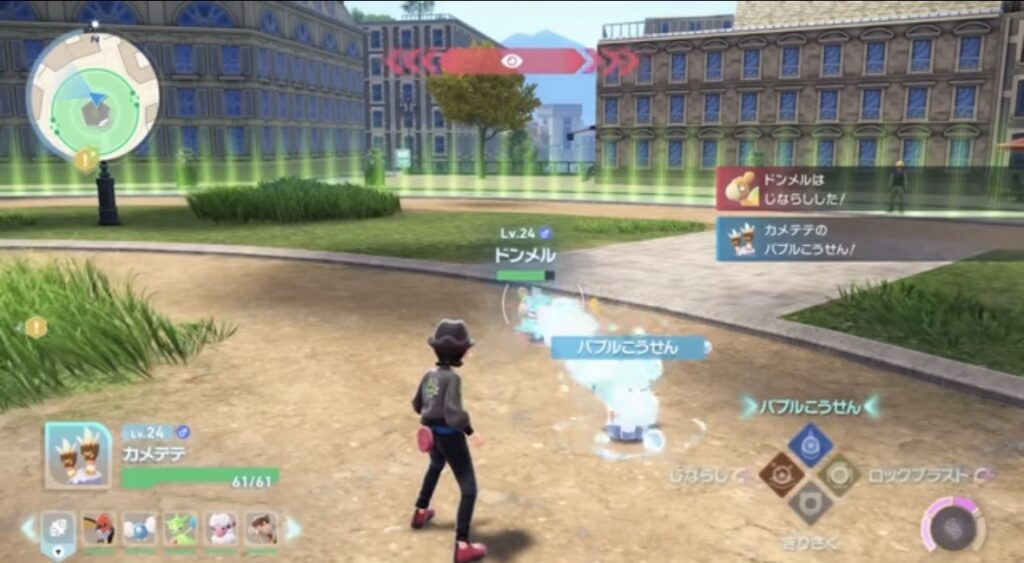Screen dimensions: 1024x563
Task: Choose the じならし ground move diamond
Action: 779,474
